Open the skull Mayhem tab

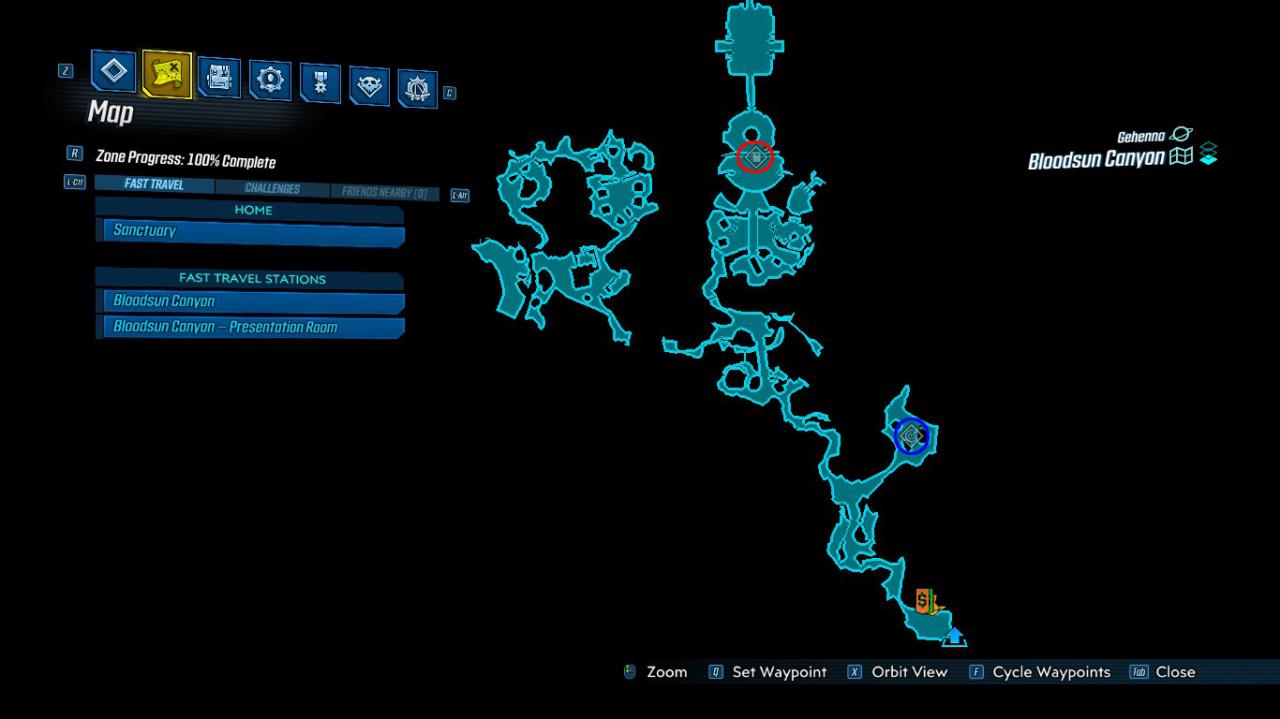pos(369,87)
